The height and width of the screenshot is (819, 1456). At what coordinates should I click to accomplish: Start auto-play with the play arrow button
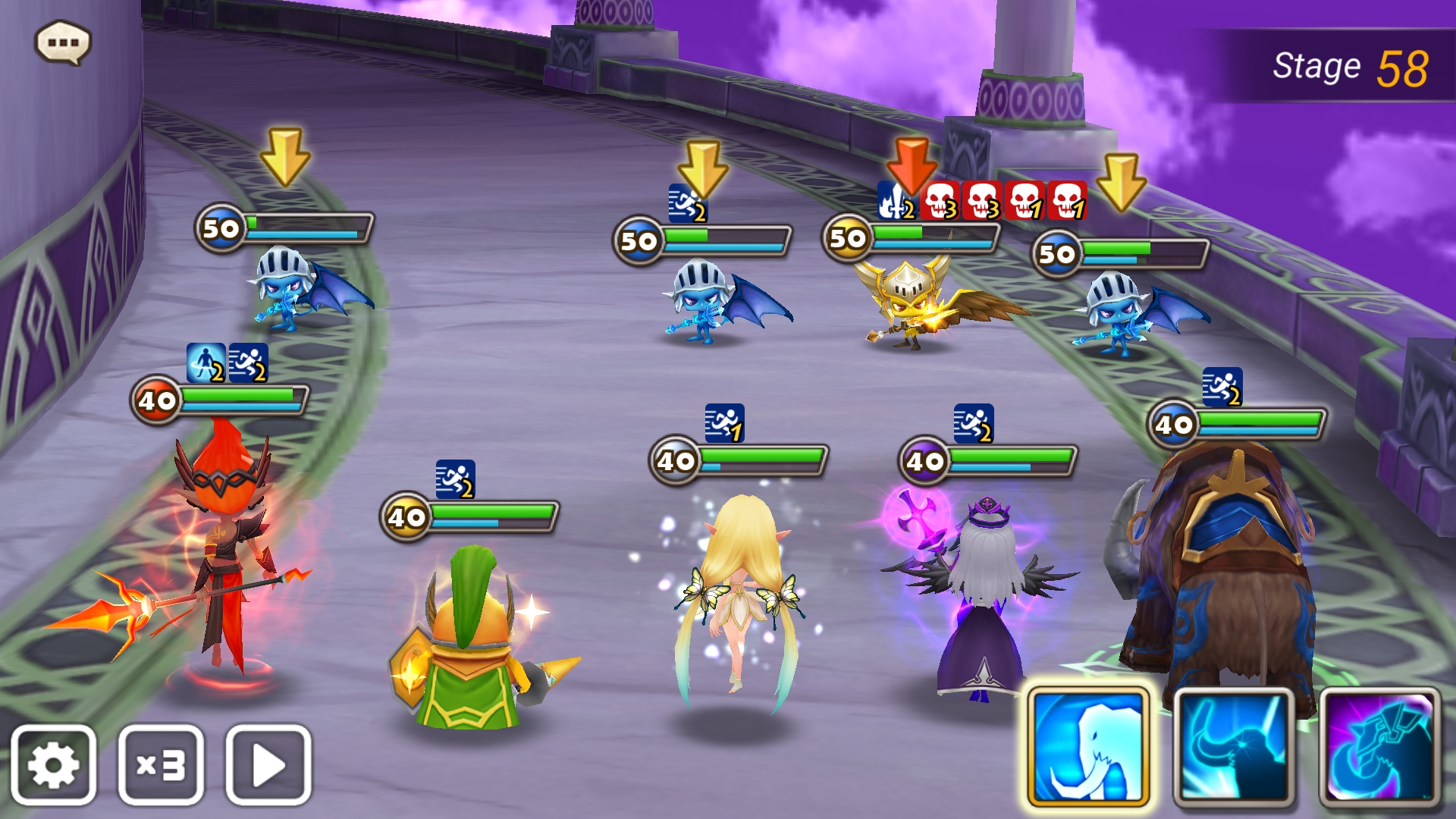pyautogui.click(x=268, y=764)
